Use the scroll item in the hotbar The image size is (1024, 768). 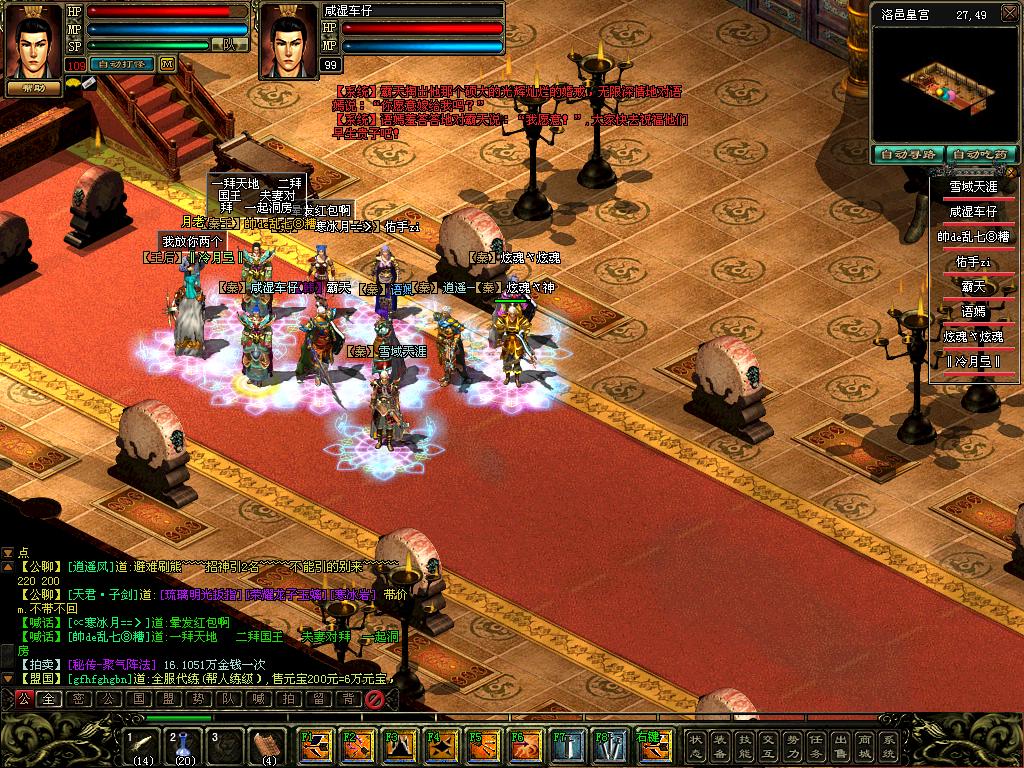point(267,745)
